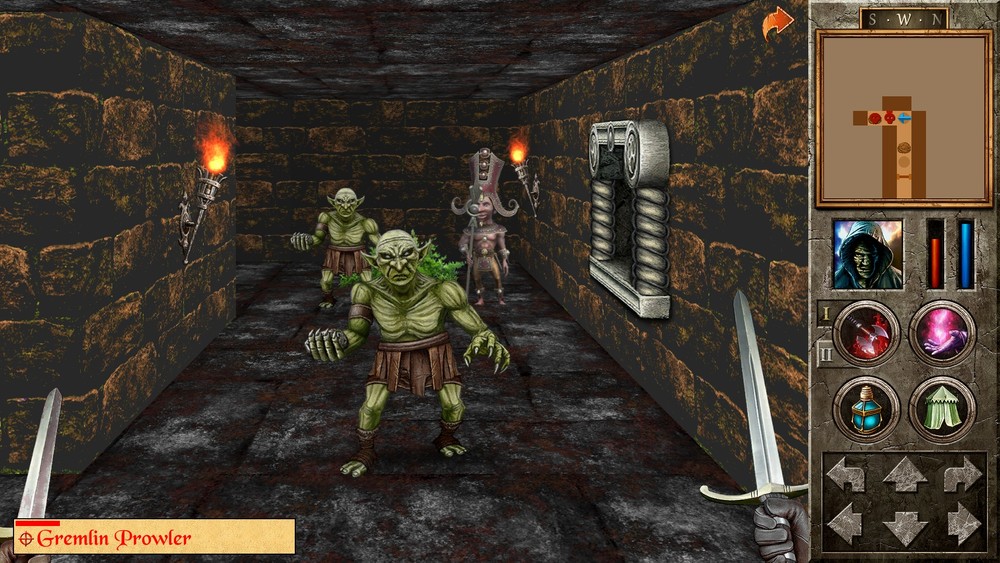Switch to quick-slot set I
The image size is (1000, 563).
[x=825, y=313]
